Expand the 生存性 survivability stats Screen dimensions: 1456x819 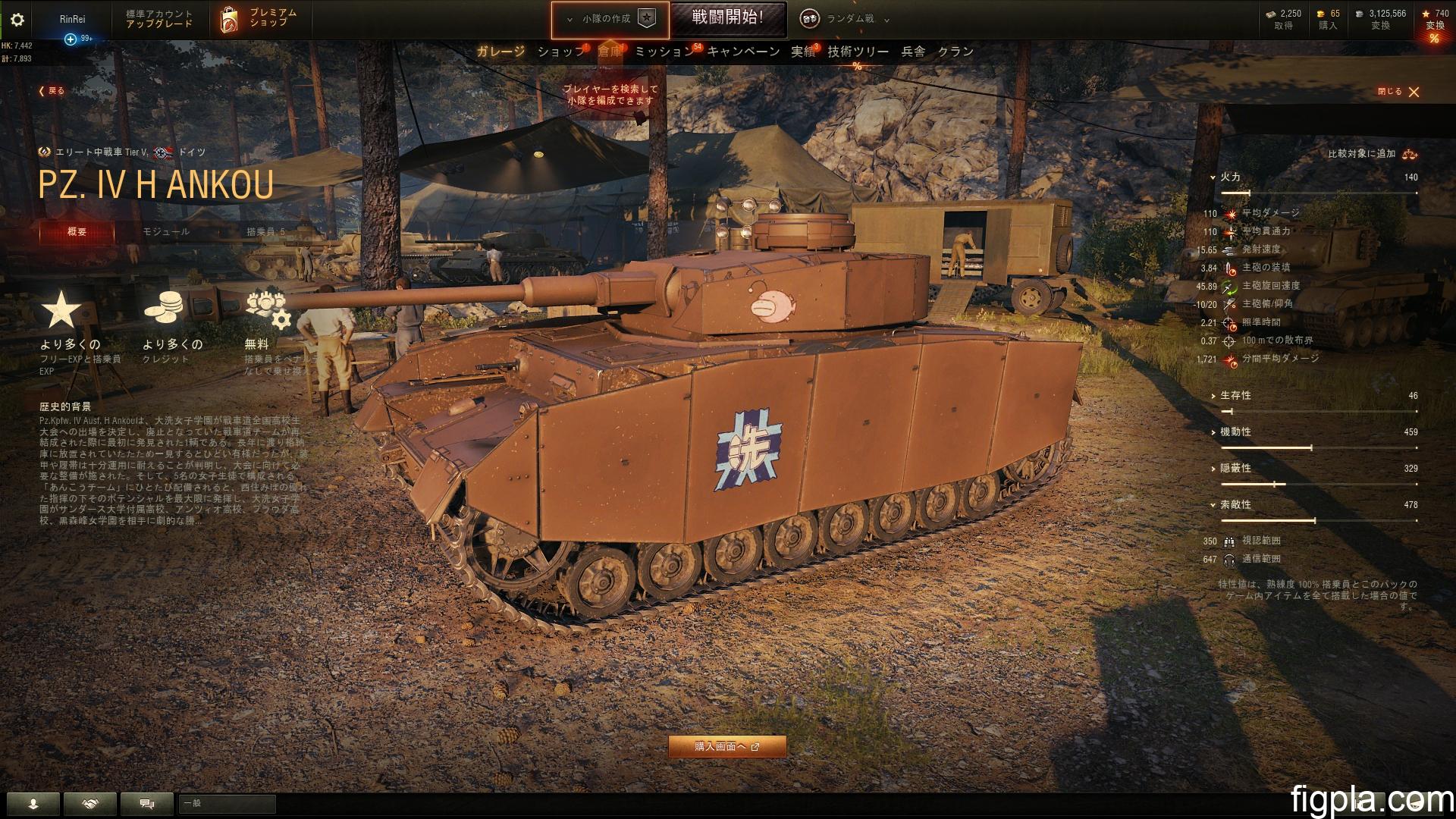point(1235,396)
